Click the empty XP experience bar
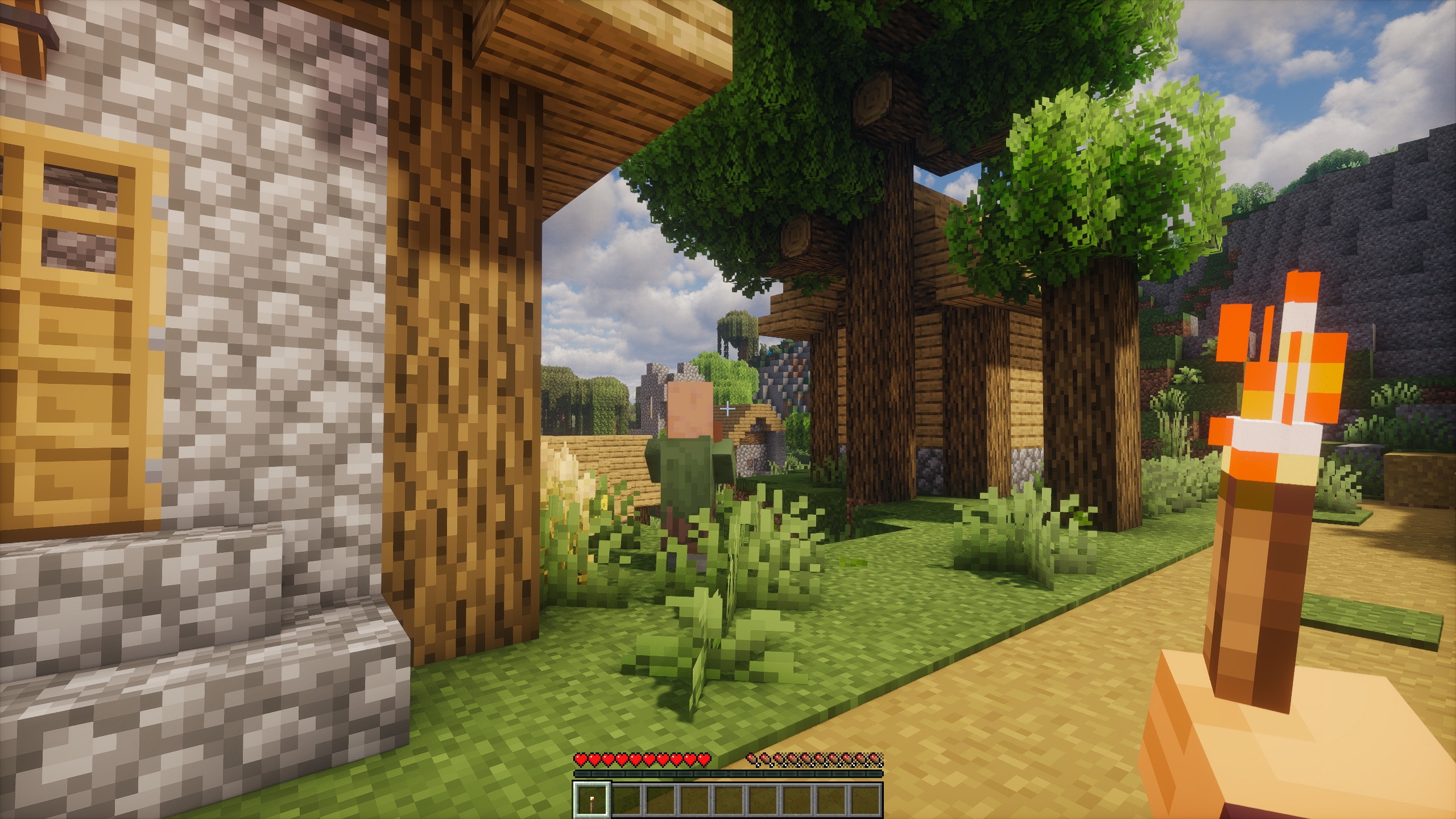This screenshot has width=1456, height=819. tap(728, 775)
